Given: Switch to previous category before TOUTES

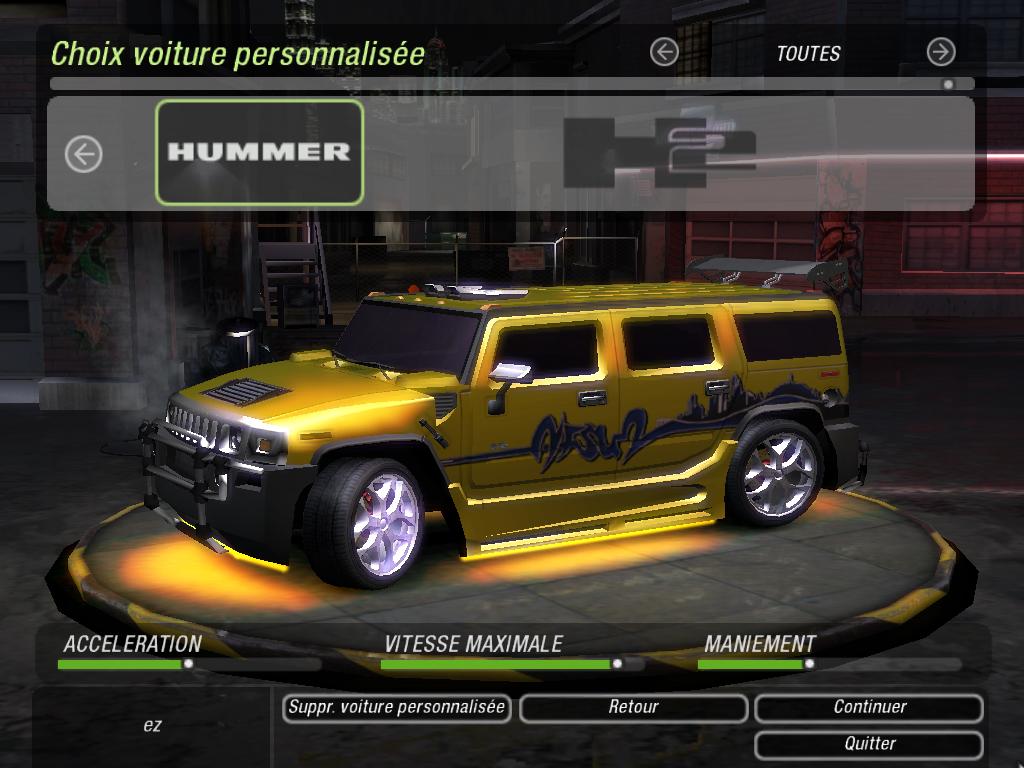Looking at the screenshot, I should tap(663, 52).
